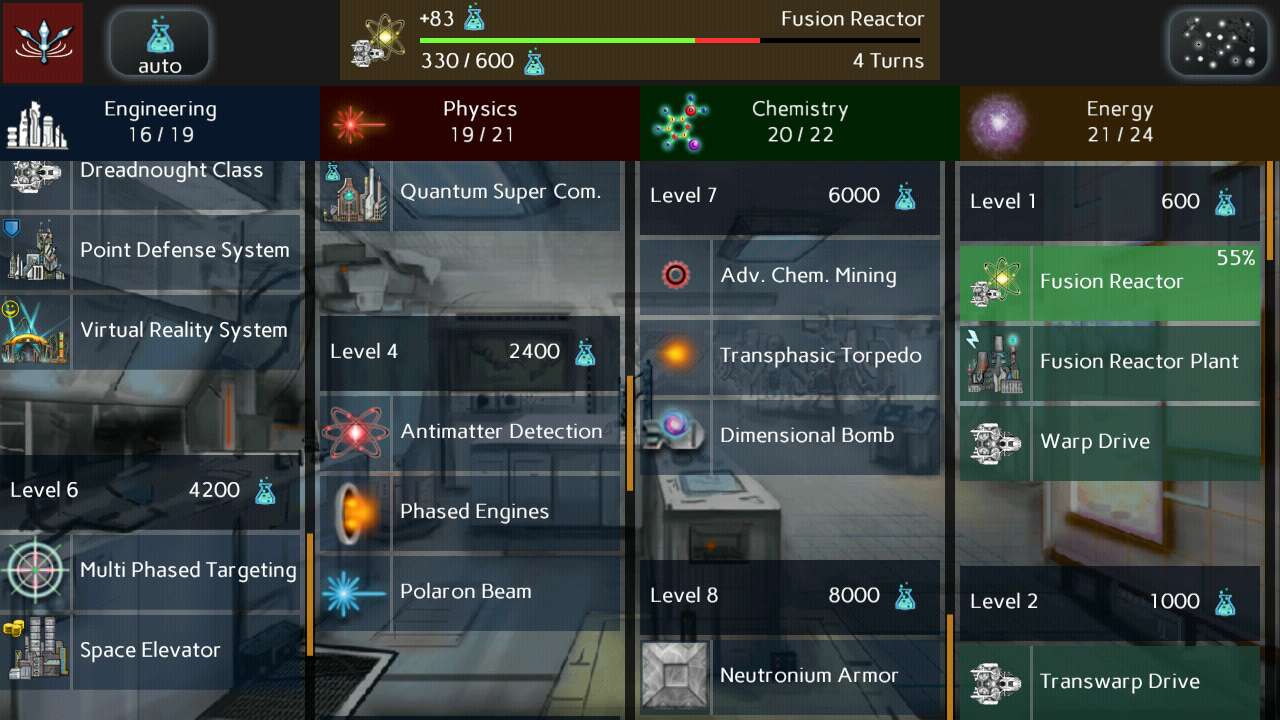1280x720 pixels.
Task: Switch to the Physics research column
Action: [x=480, y=122]
